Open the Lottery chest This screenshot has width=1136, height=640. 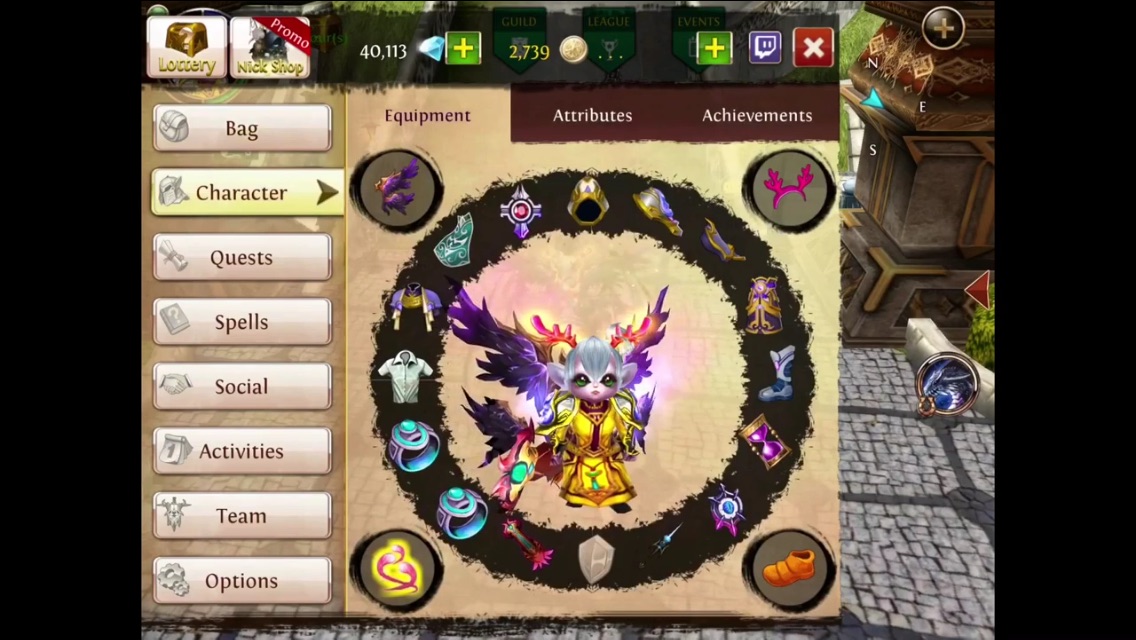click(x=187, y=47)
